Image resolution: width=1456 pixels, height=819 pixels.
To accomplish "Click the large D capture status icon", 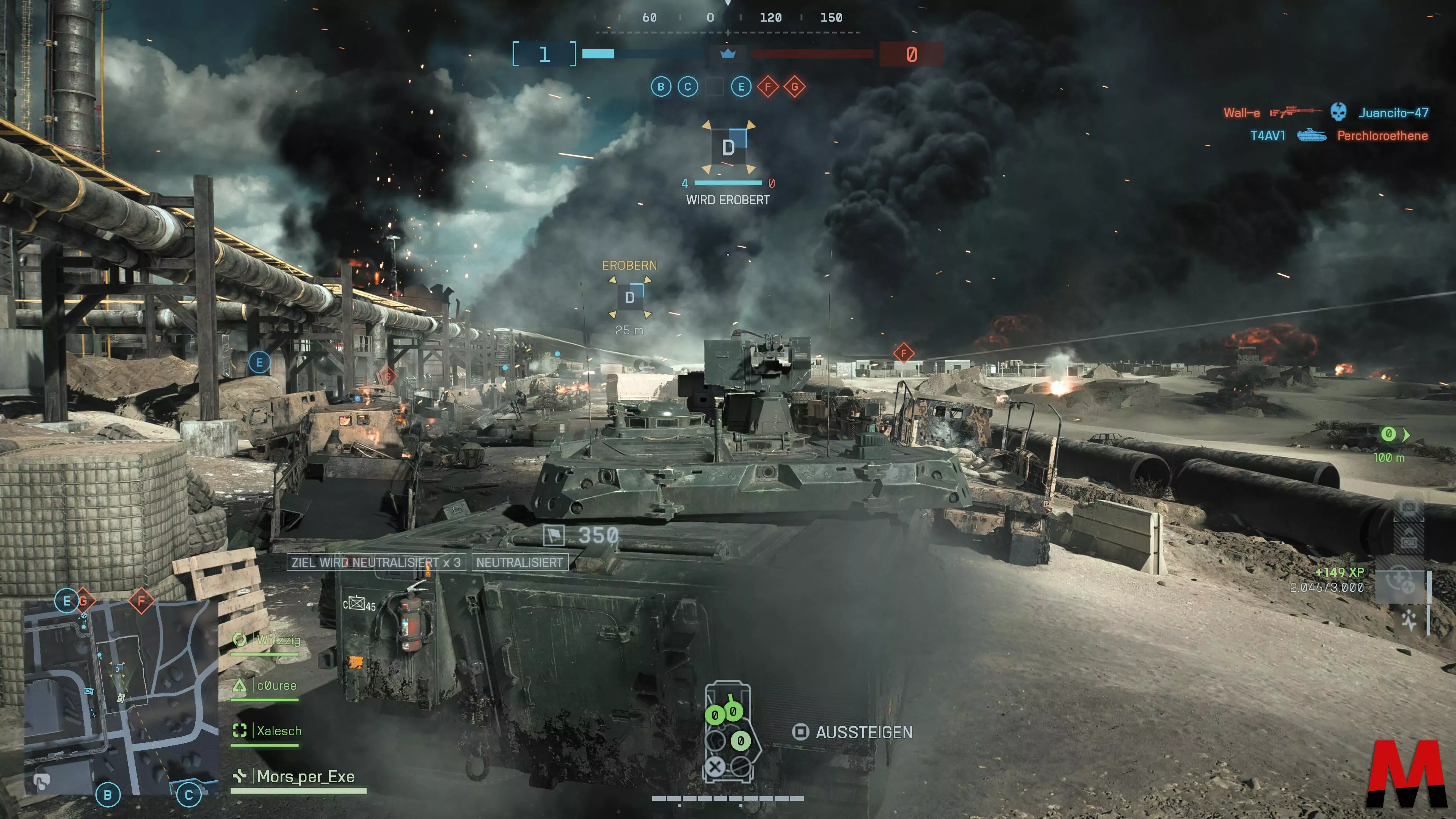I will click(x=728, y=147).
